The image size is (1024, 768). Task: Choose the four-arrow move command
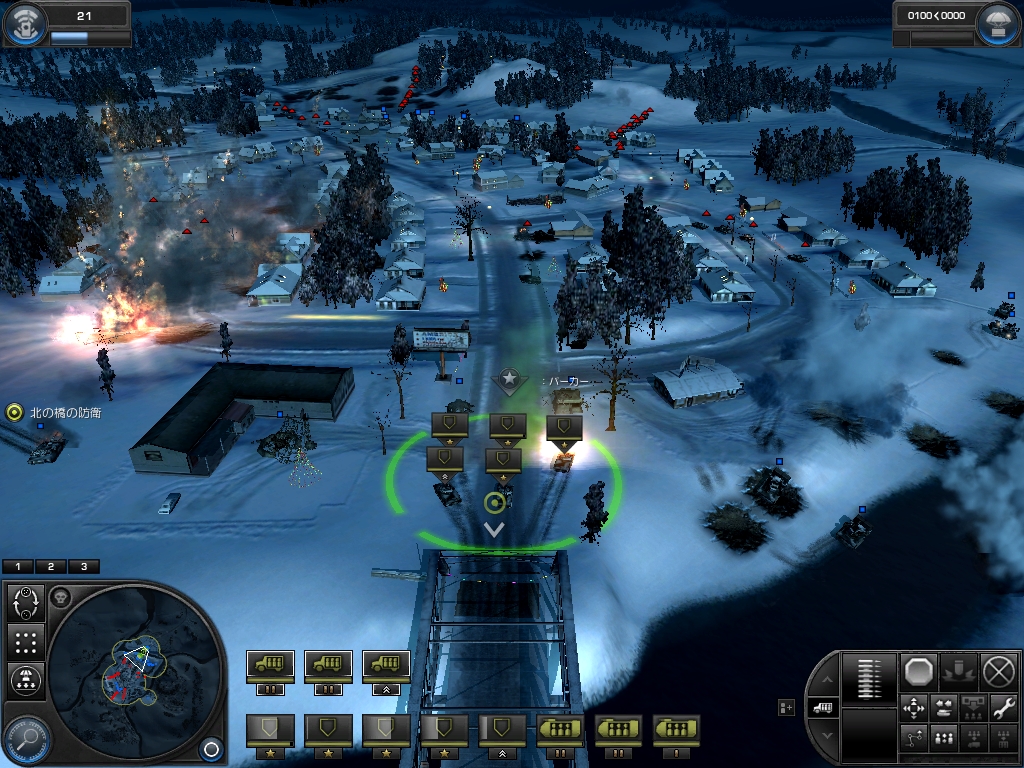[914, 708]
